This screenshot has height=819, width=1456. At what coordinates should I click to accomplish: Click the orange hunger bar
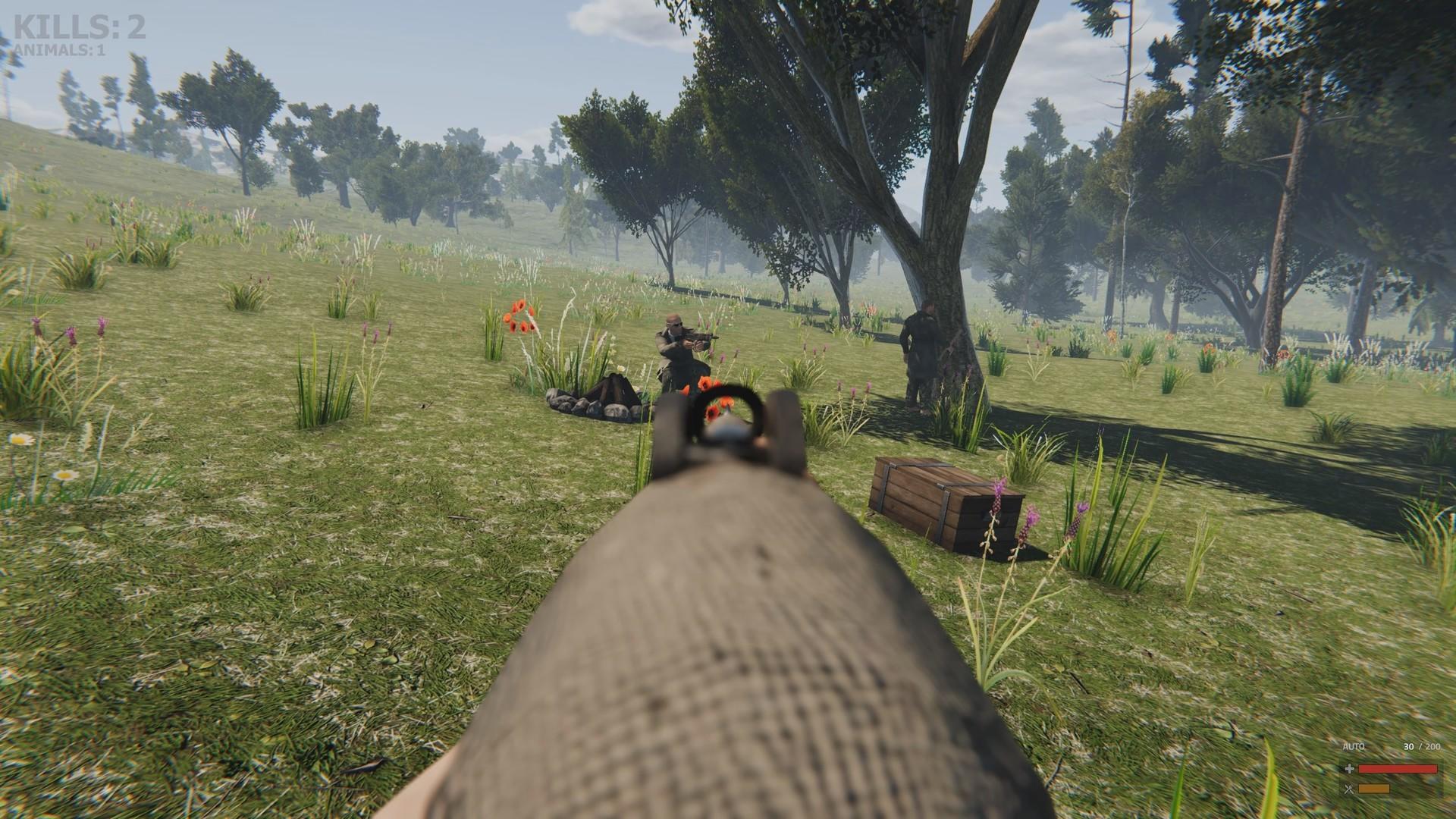1373,789
